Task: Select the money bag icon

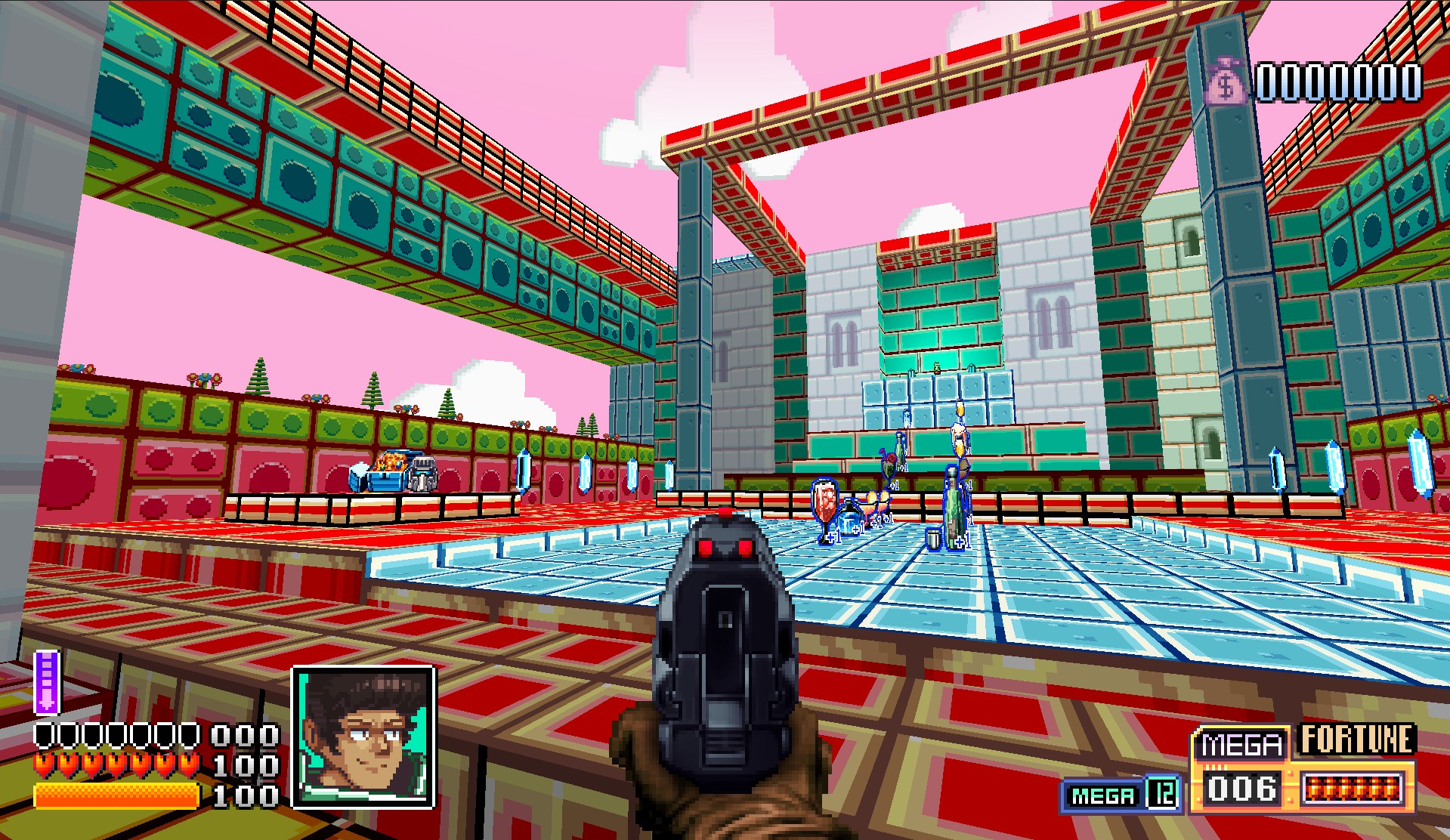Action: (x=1226, y=82)
